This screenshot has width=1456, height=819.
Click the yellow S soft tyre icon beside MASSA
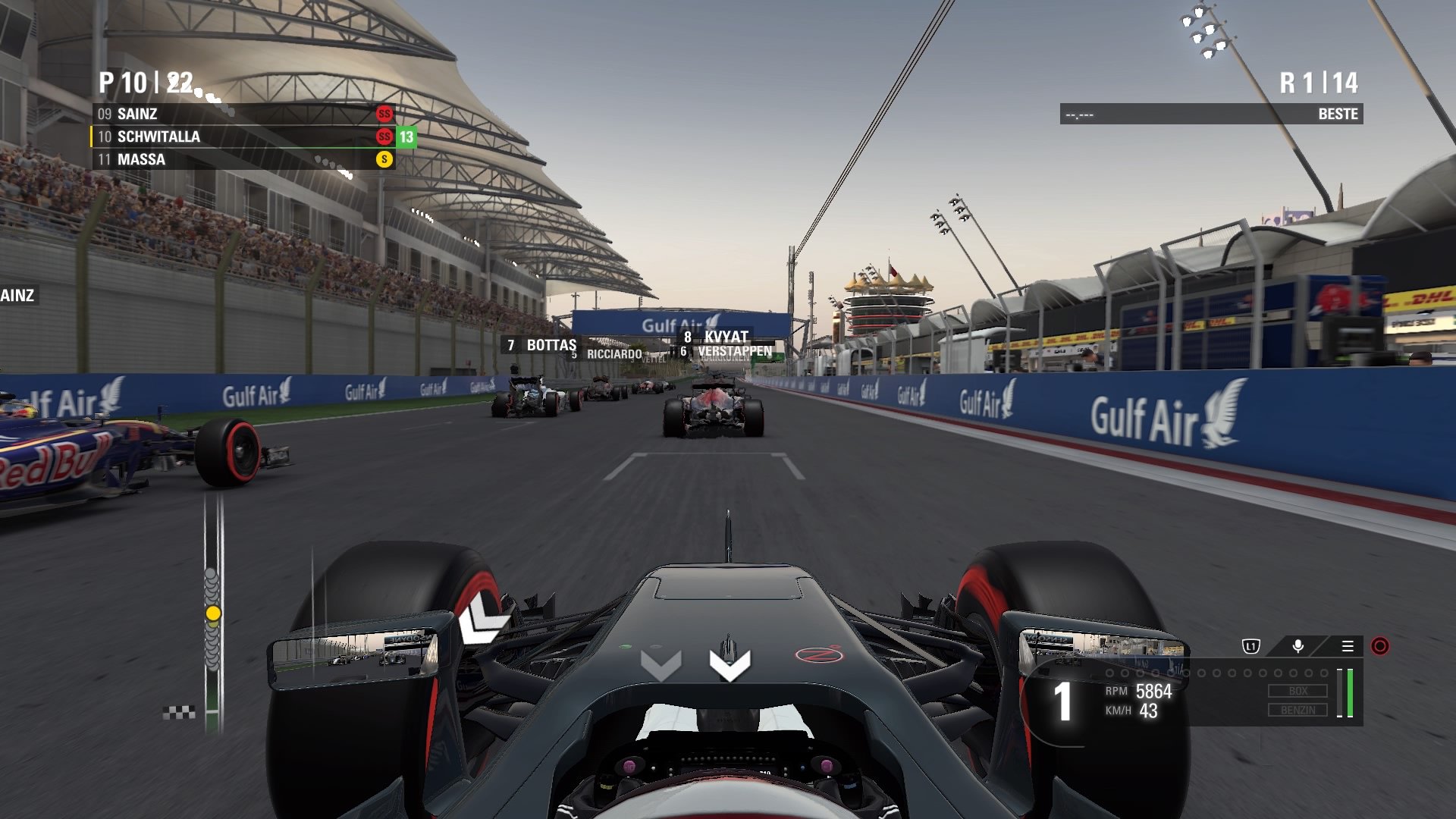pyautogui.click(x=383, y=160)
